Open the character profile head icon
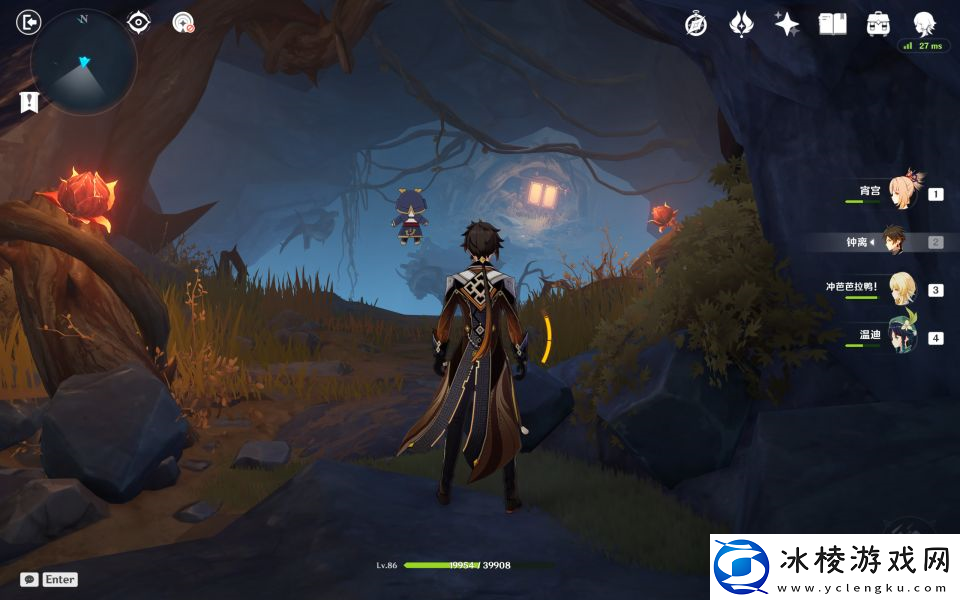The width and height of the screenshot is (960, 600). point(924,24)
